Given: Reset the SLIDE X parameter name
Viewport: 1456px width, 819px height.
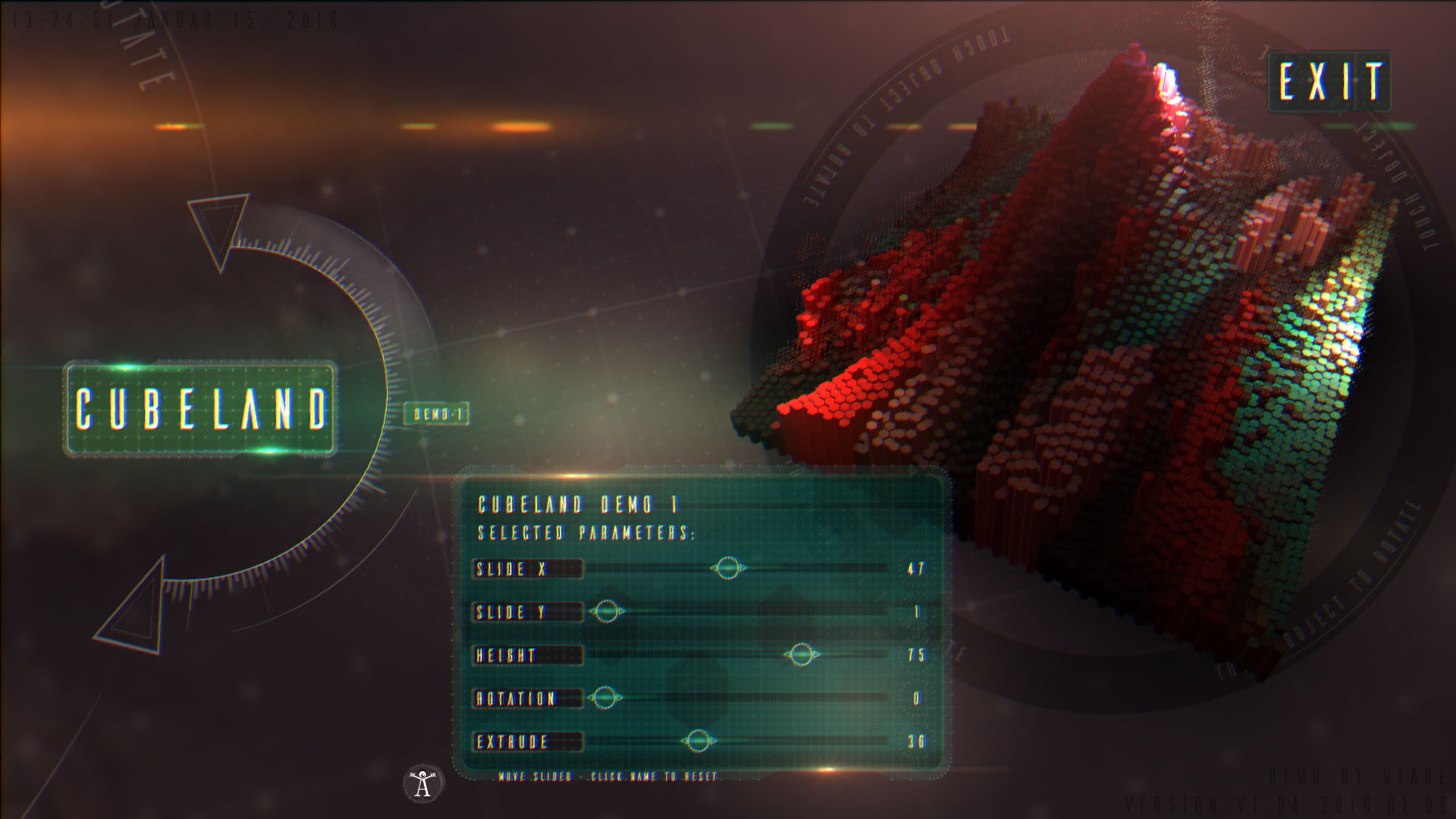Looking at the screenshot, I should pos(527,569).
